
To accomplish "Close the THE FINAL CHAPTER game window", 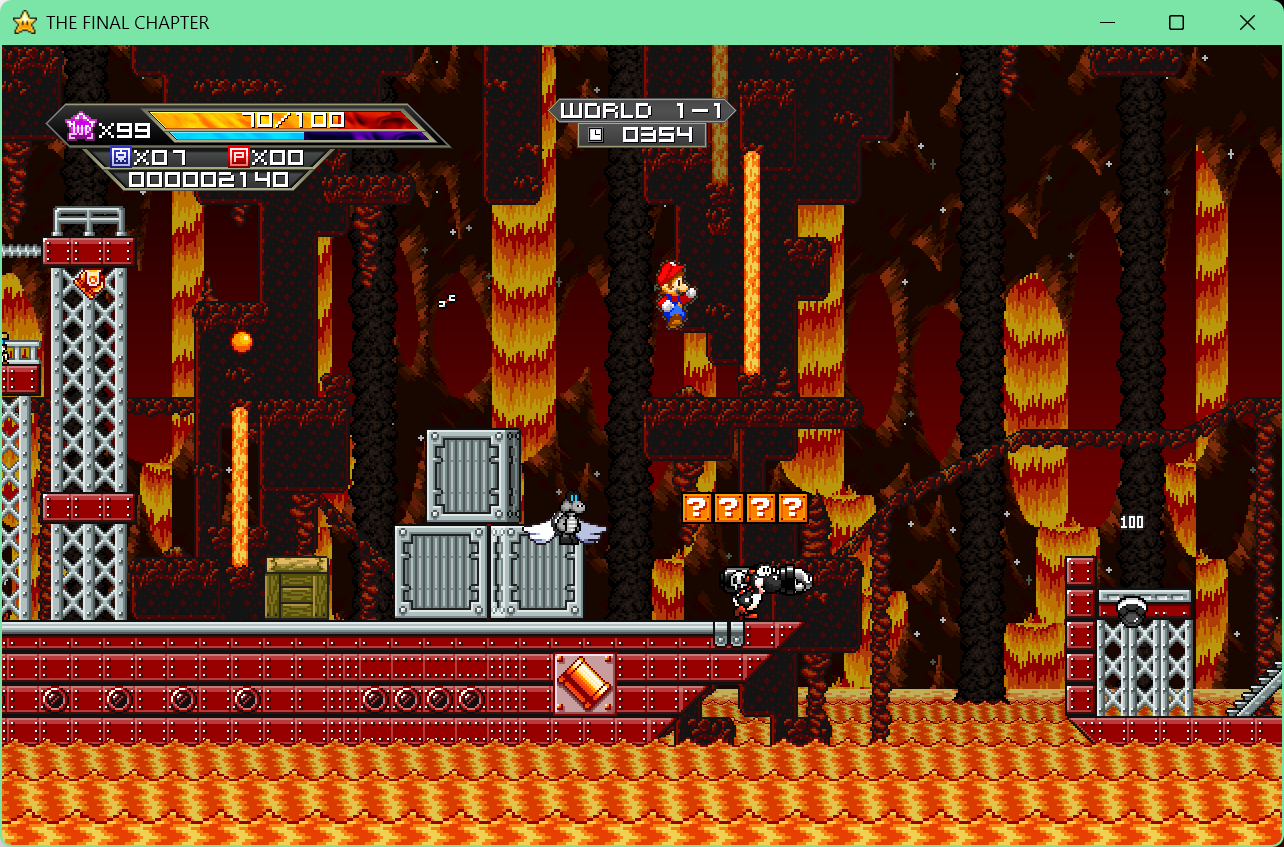I will point(1247,22).
